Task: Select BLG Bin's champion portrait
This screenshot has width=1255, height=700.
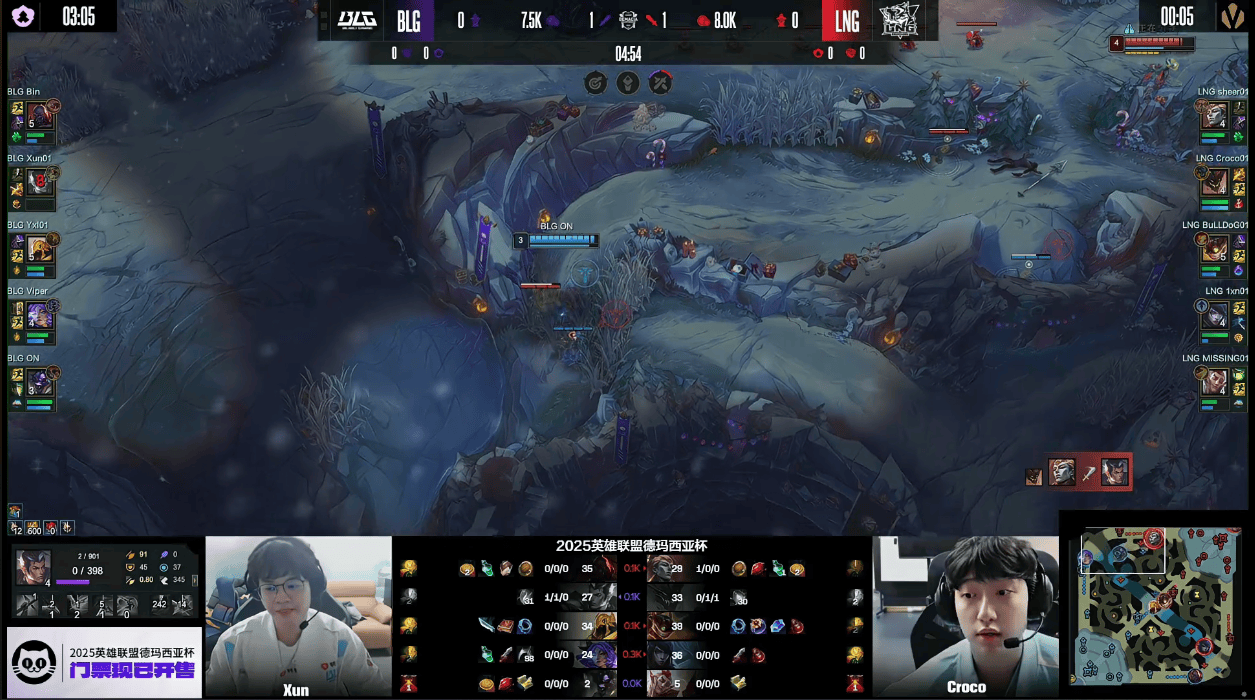Action: (x=40, y=115)
